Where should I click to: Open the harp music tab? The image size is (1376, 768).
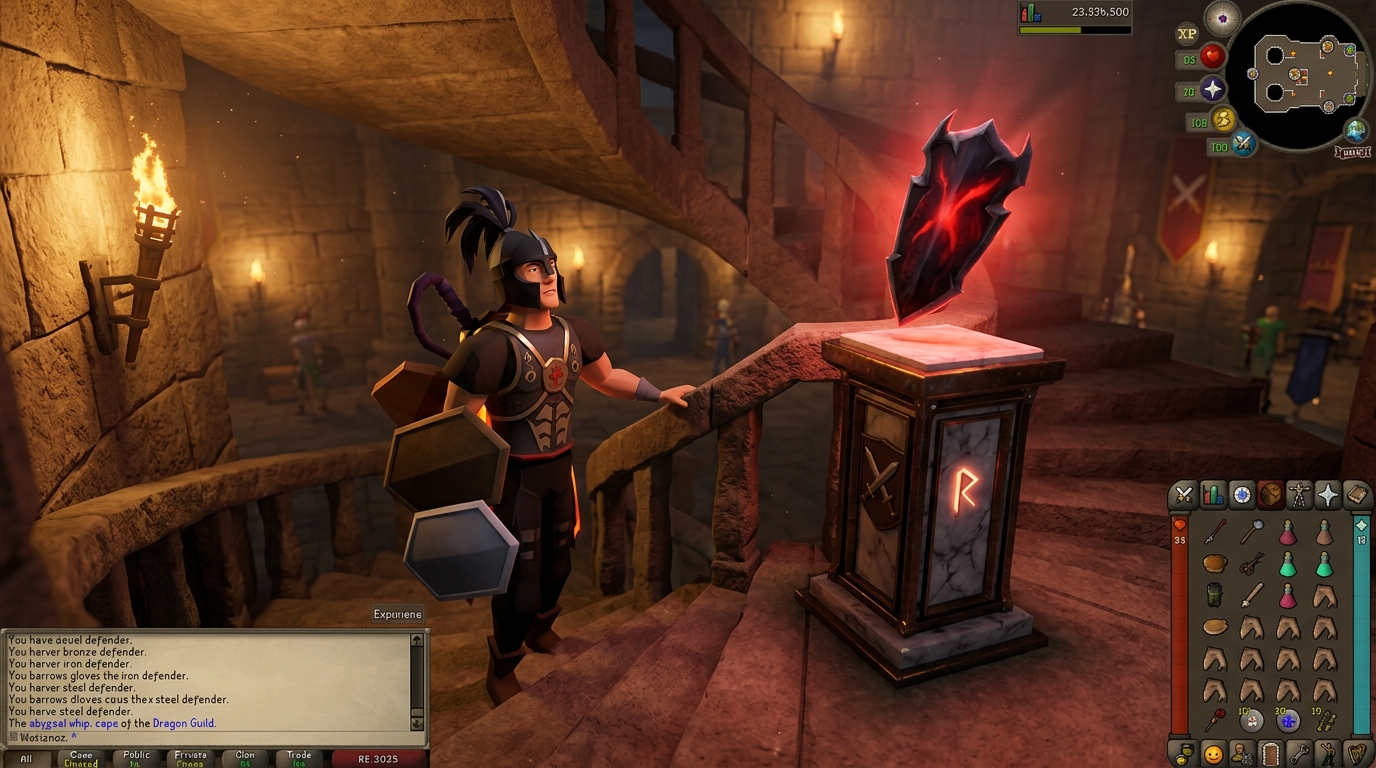pos(1357,753)
